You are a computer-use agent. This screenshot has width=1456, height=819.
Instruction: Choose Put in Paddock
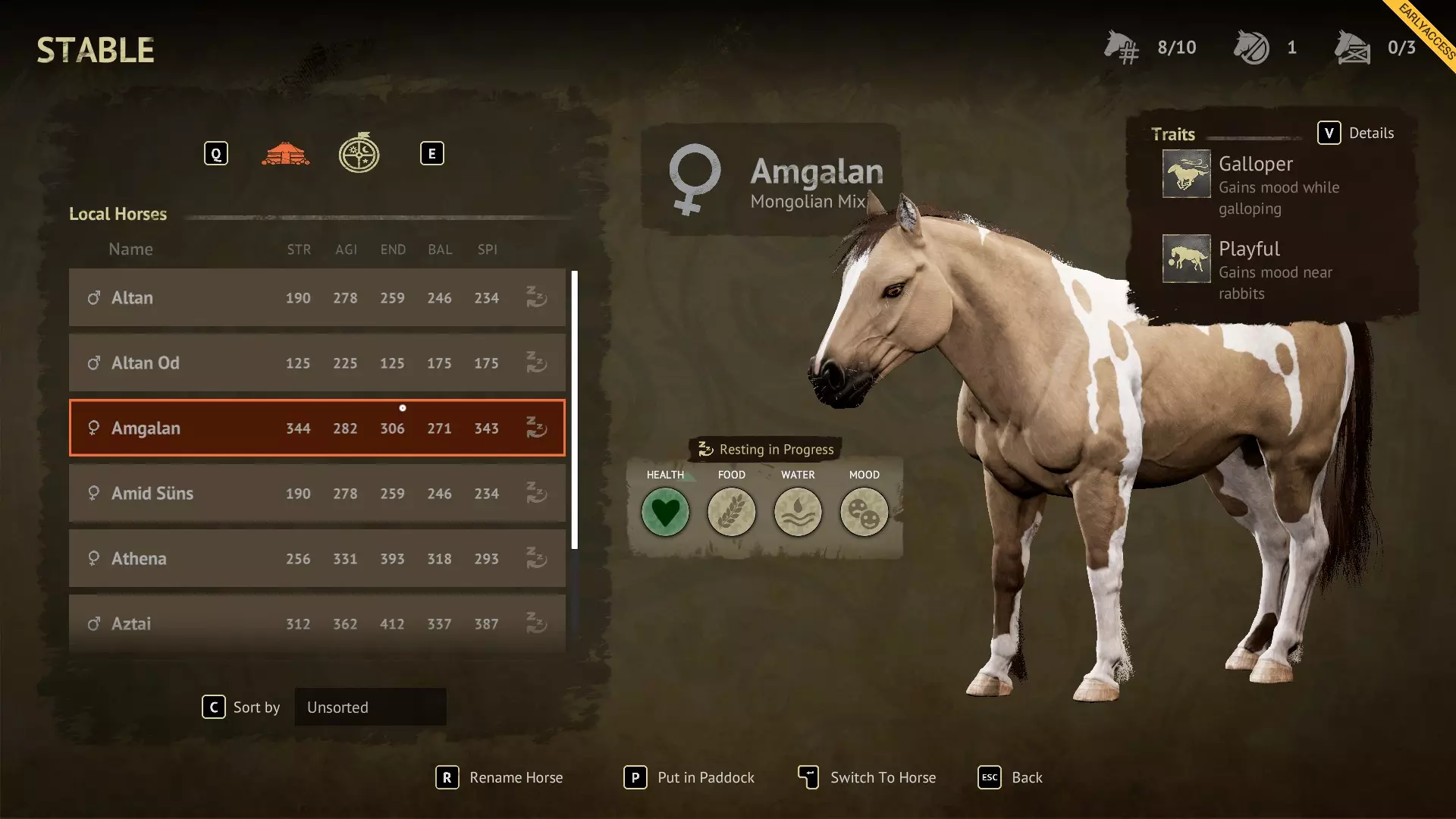[689, 777]
